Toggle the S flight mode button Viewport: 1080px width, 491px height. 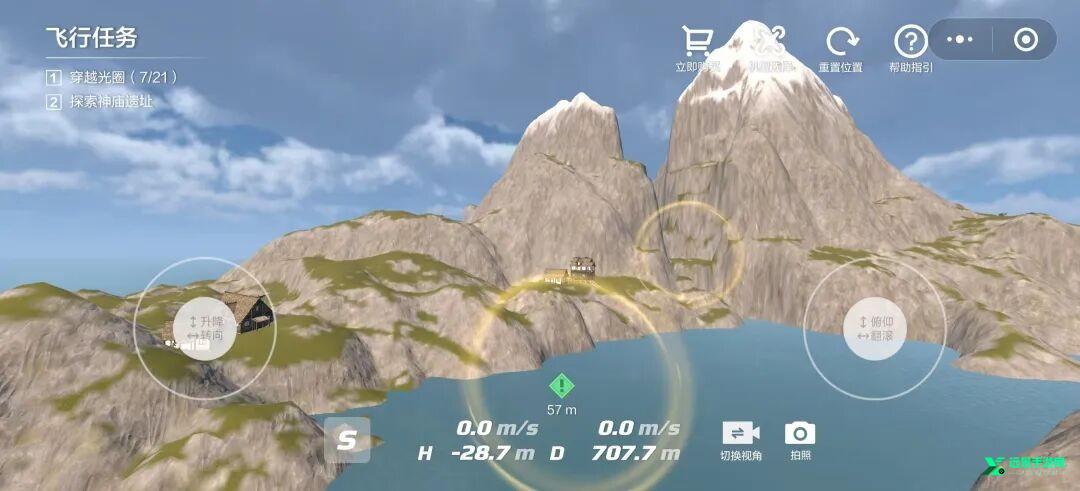(346, 439)
